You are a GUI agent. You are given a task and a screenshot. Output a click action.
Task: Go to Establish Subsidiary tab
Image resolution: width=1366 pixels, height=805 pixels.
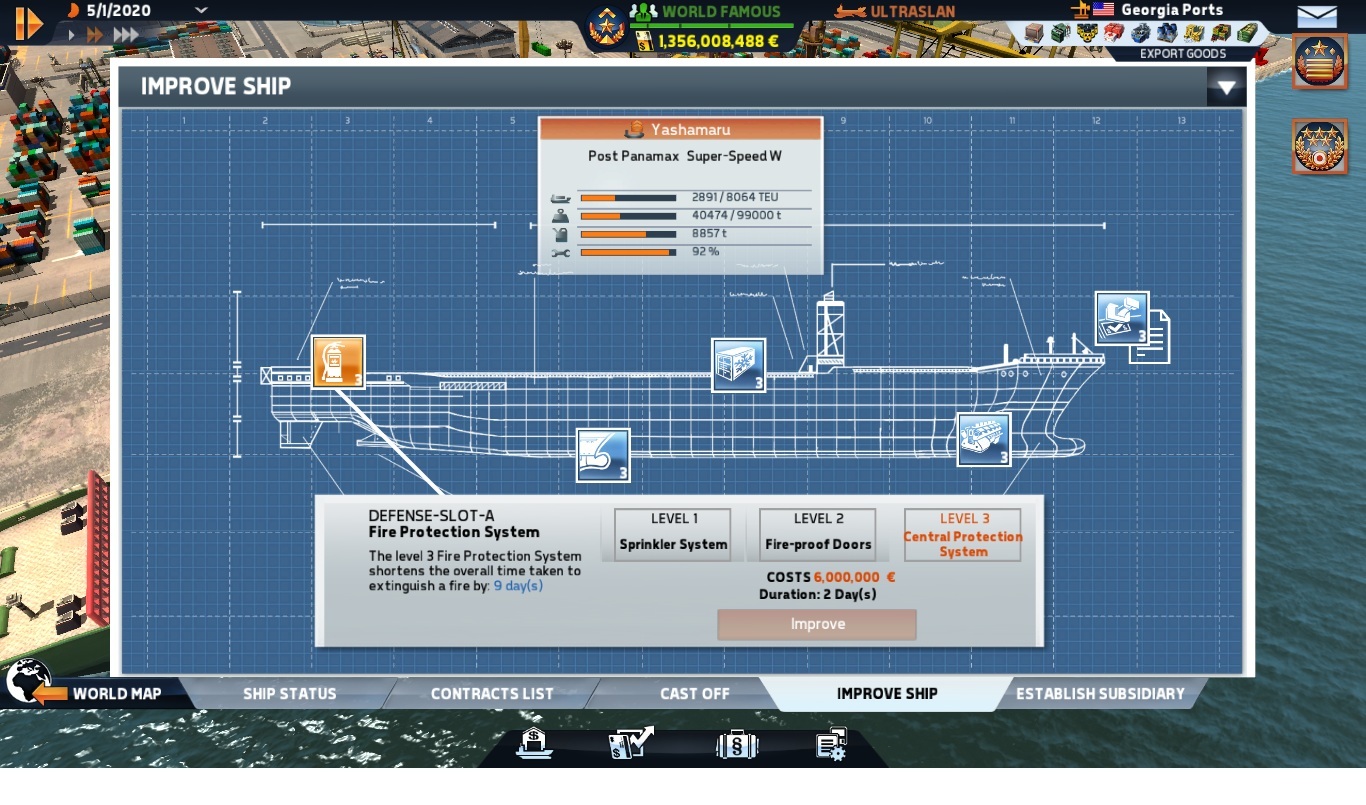(x=1100, y=693)
